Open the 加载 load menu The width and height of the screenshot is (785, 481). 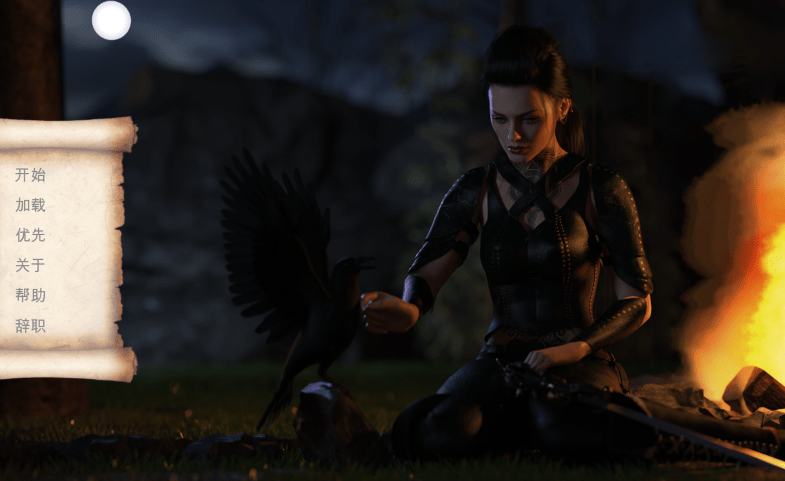30,205
